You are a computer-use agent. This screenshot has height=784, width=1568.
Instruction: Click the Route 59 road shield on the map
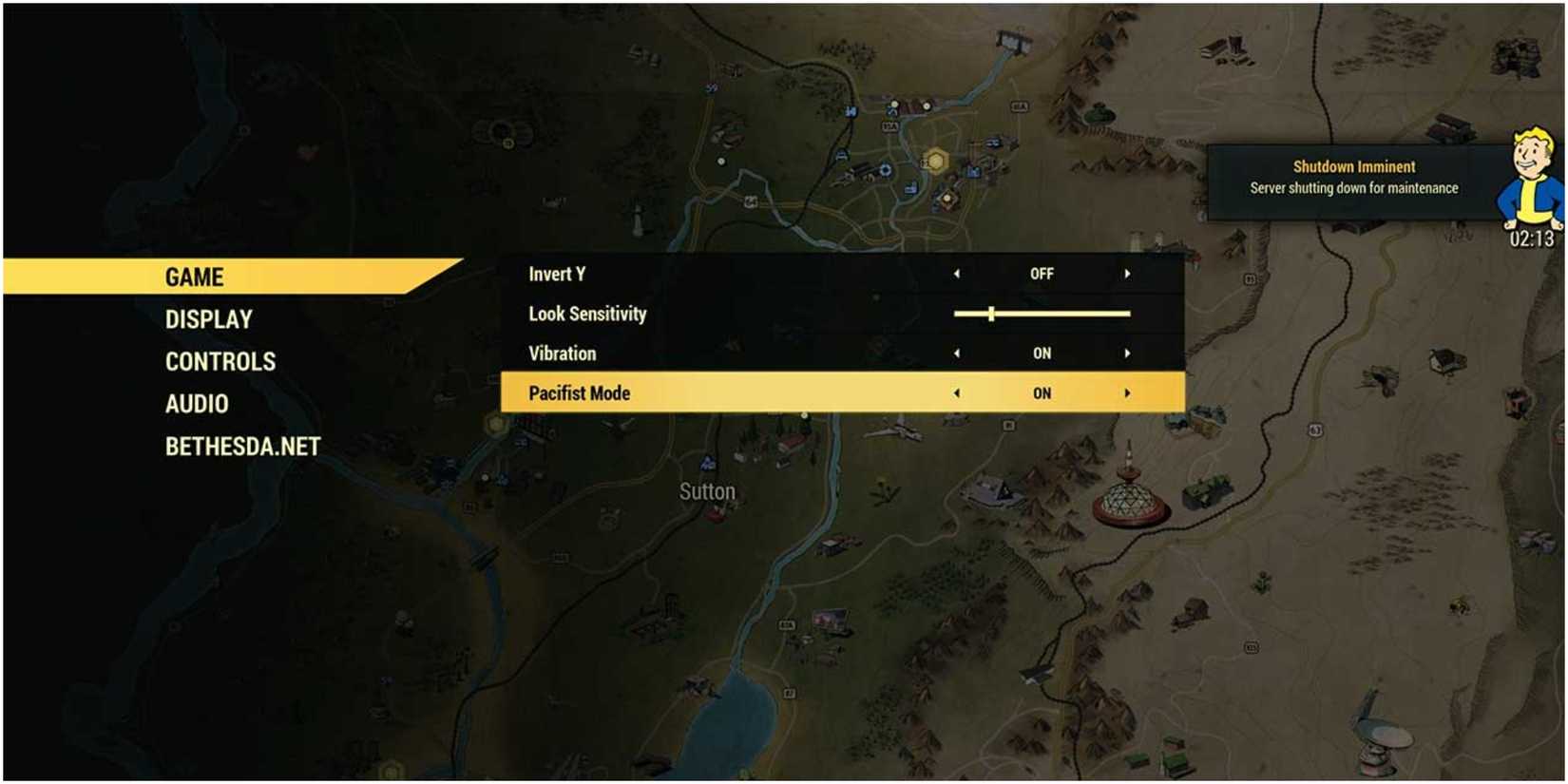click(711, 87)
